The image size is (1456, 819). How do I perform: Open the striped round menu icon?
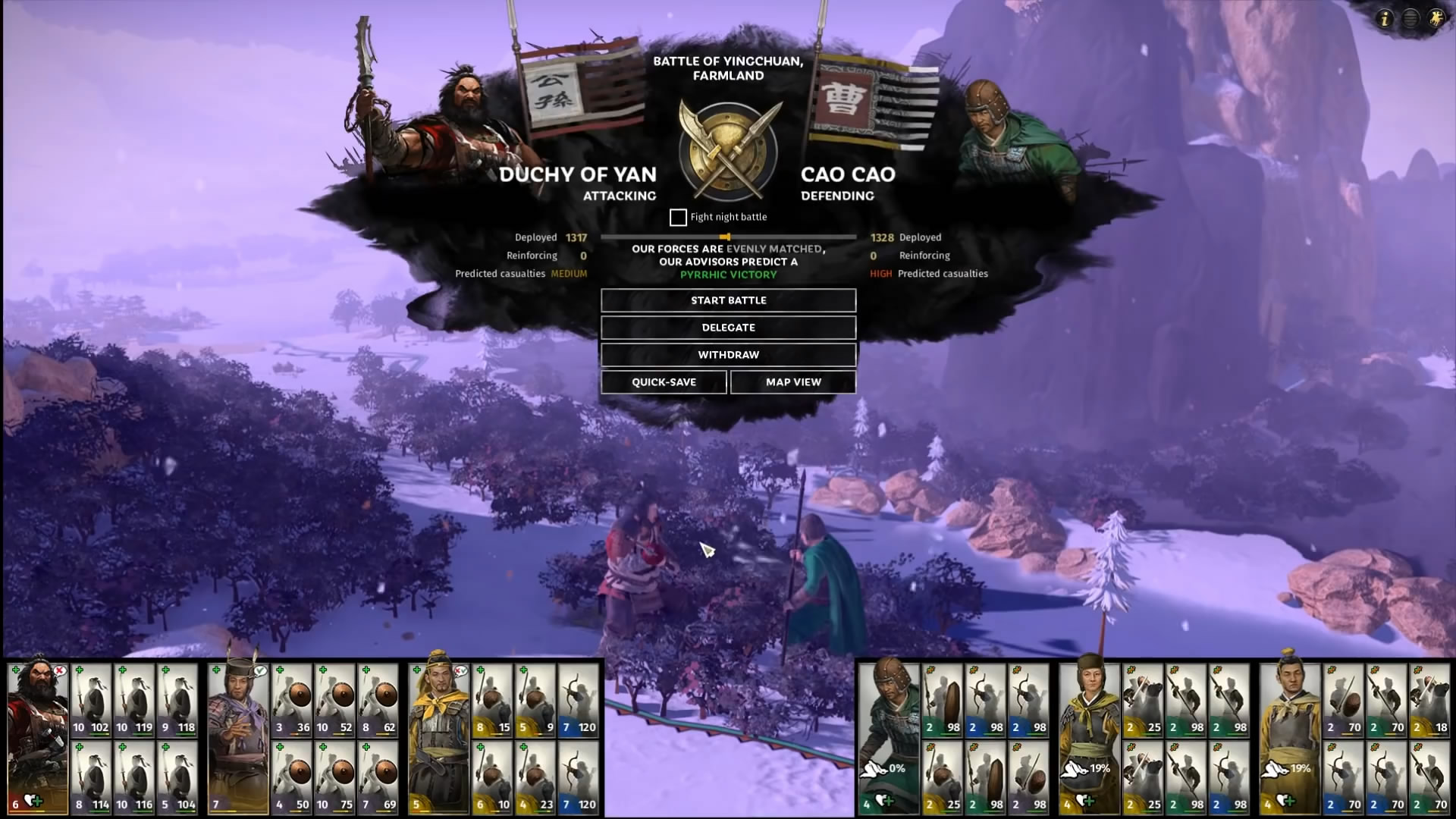pos(1410,19)
